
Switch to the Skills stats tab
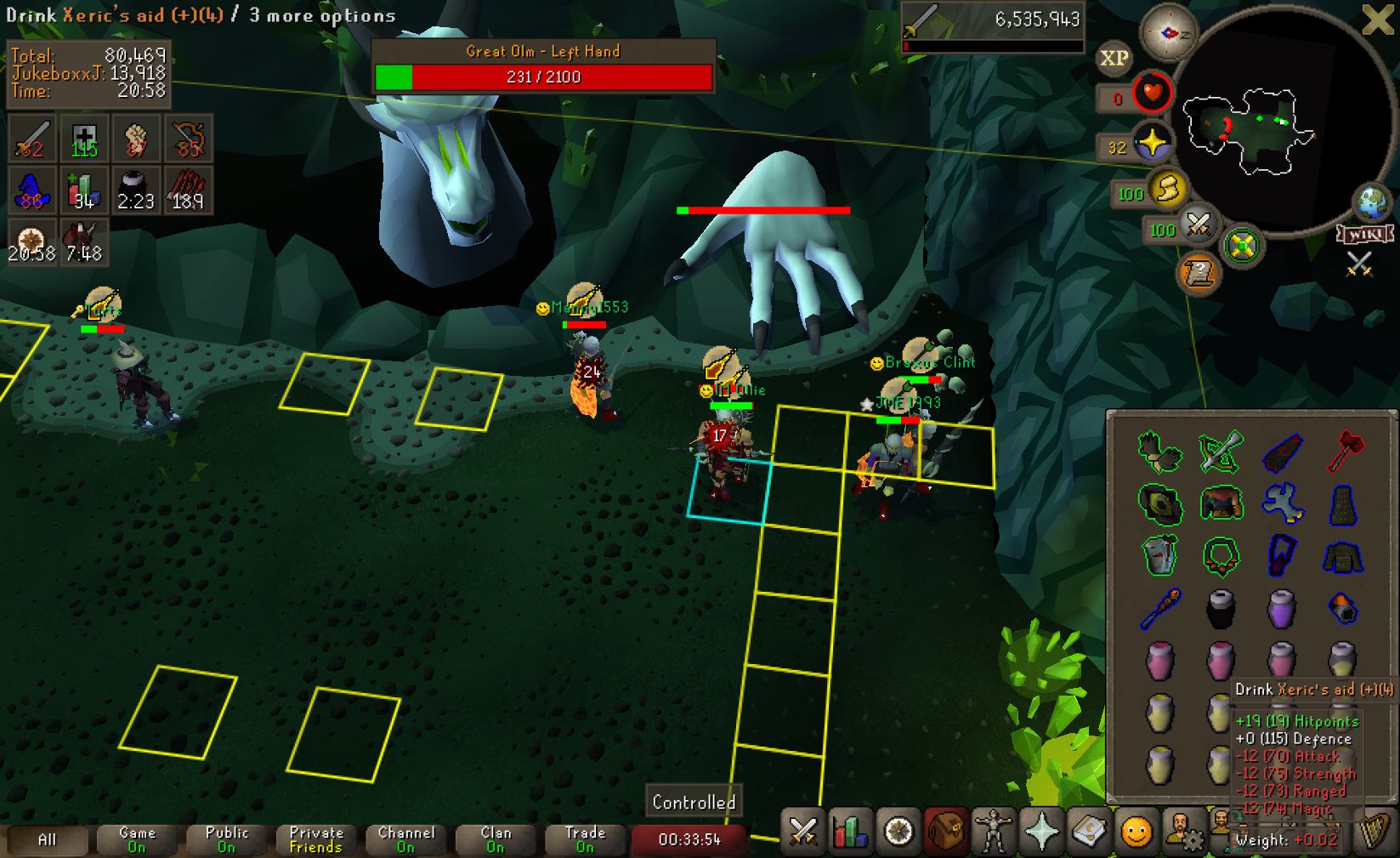[x=850, y=832]
